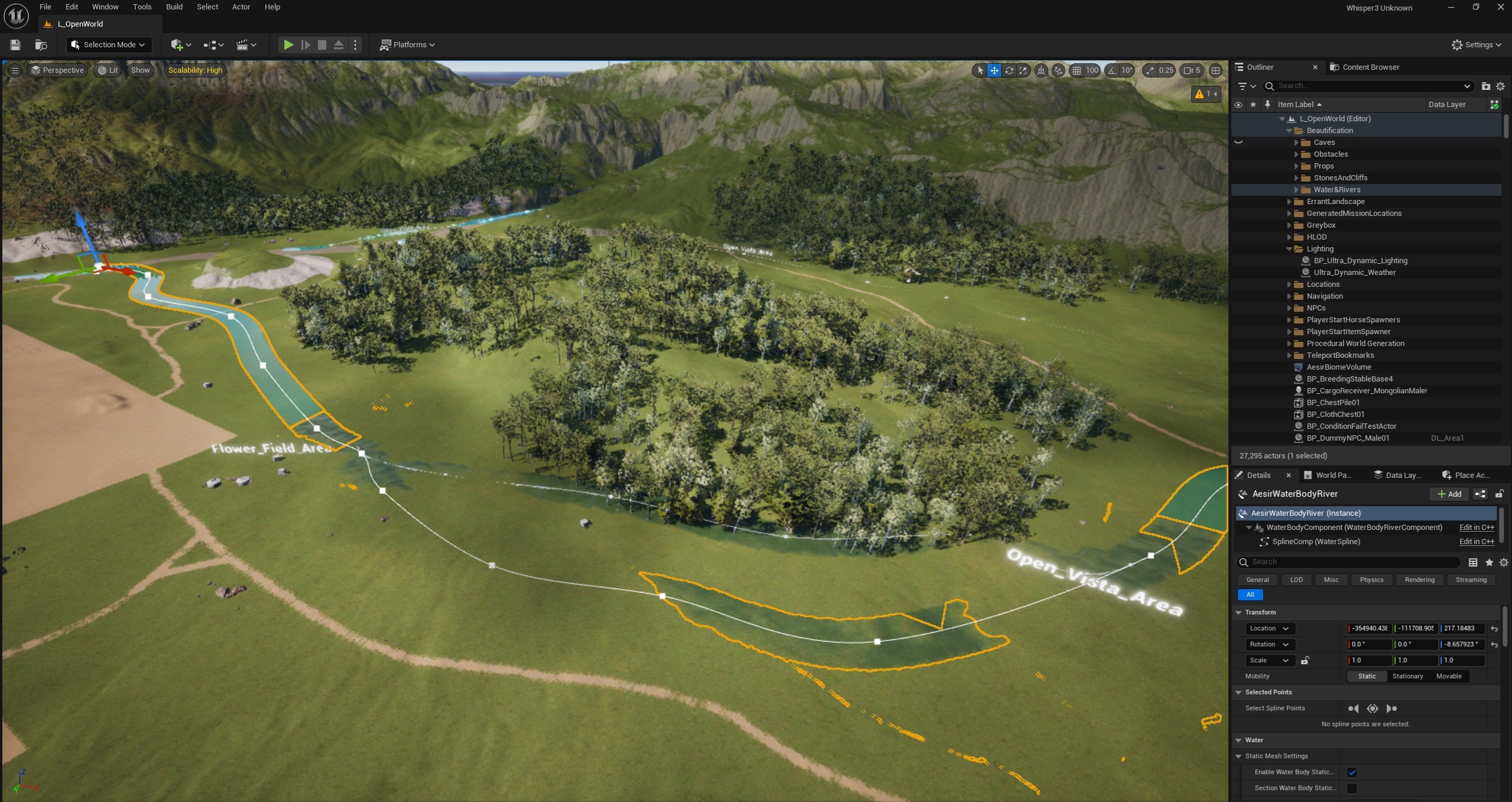Select the Ultra_Dynamic_Weather actor
This screenshot has width=1512, height=802.
coord(1354,273)
